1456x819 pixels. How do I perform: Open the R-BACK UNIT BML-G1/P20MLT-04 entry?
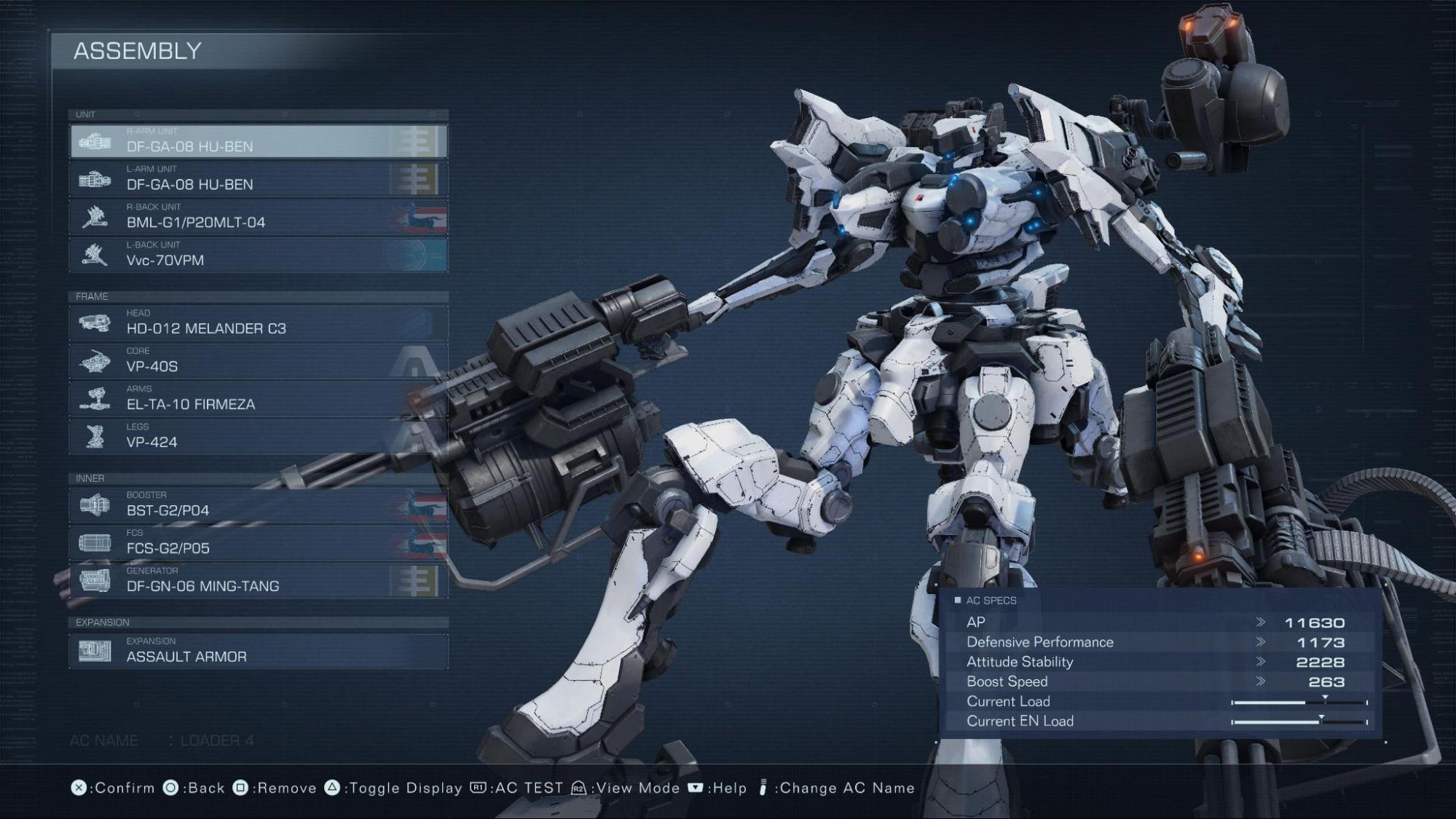[x=259, y=217]
